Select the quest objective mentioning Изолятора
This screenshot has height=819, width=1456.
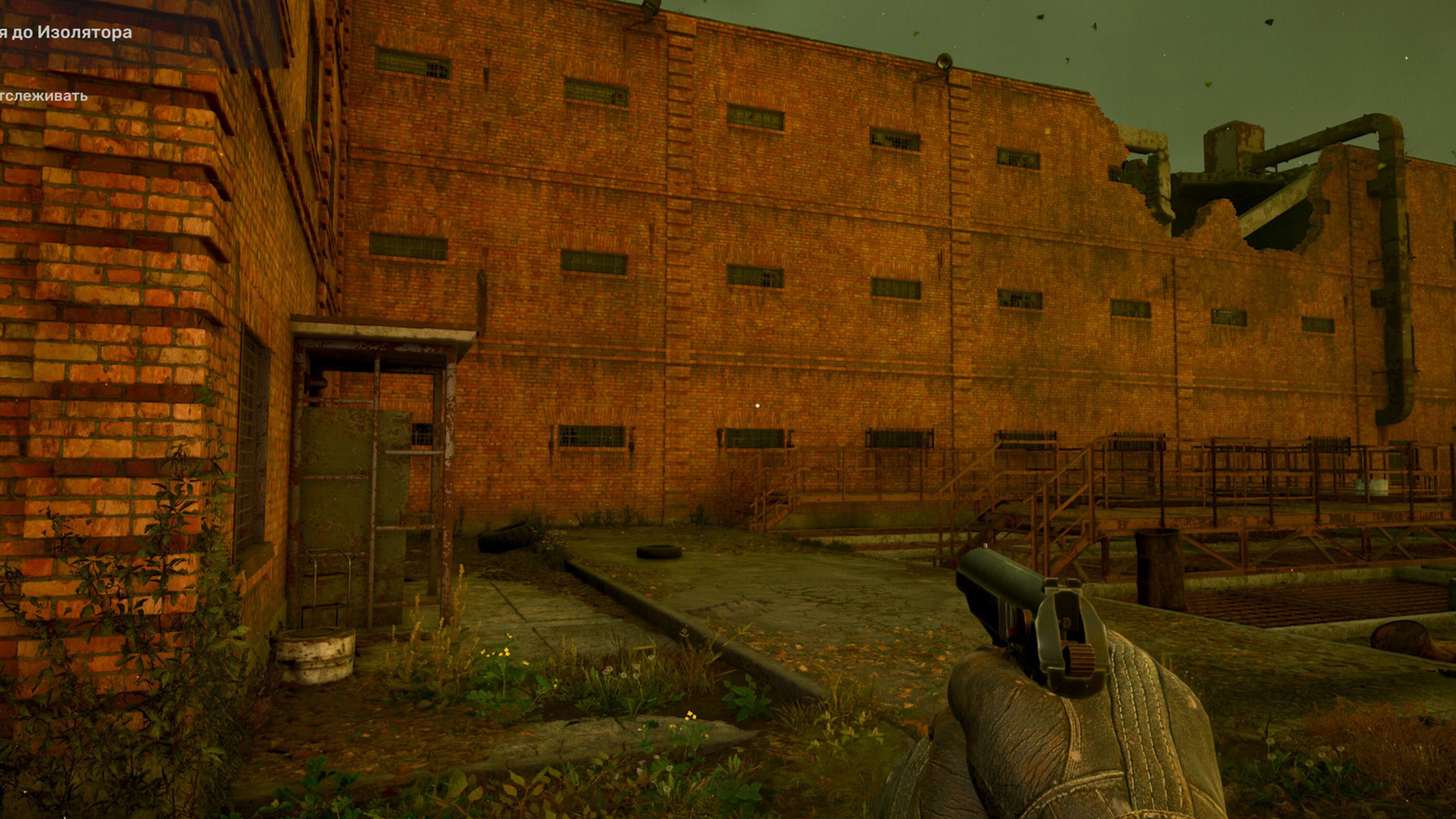[66, 33]
